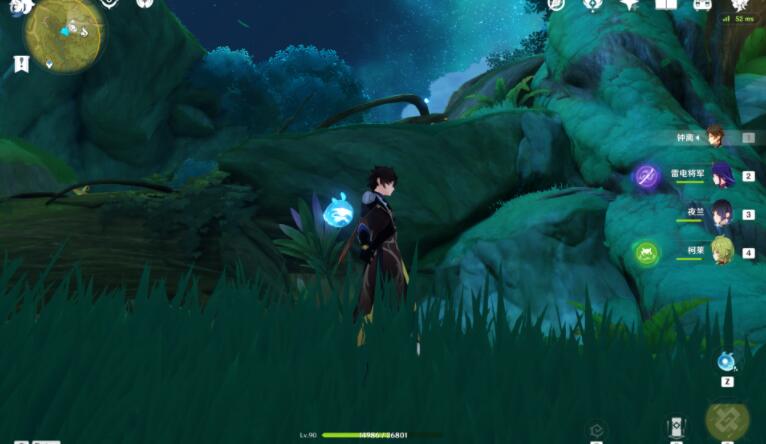766x444 pixels.
Task: Open the quest exclamation banner icon
Action: pos(21,64)
